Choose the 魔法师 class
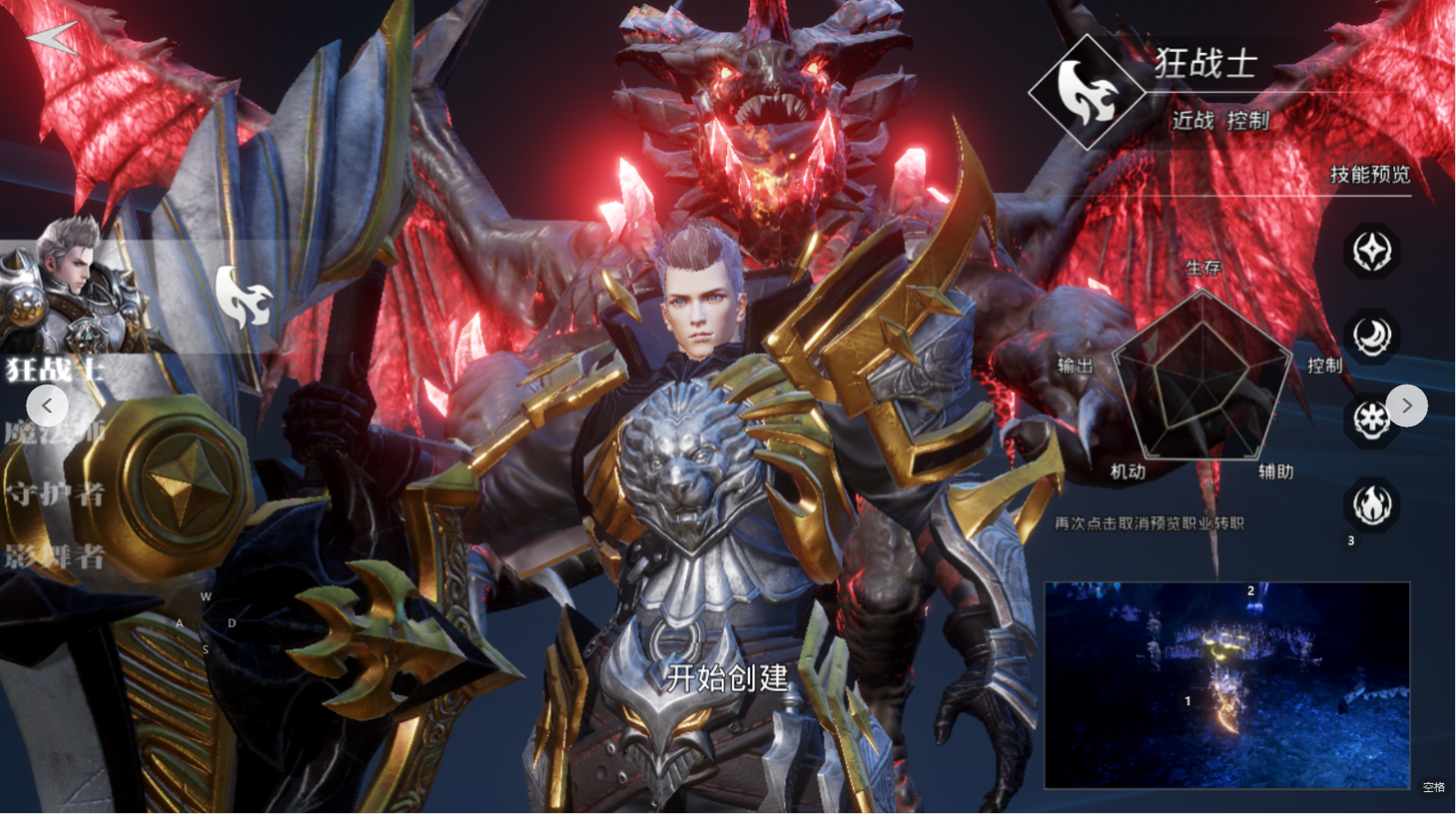 point(55,431)
